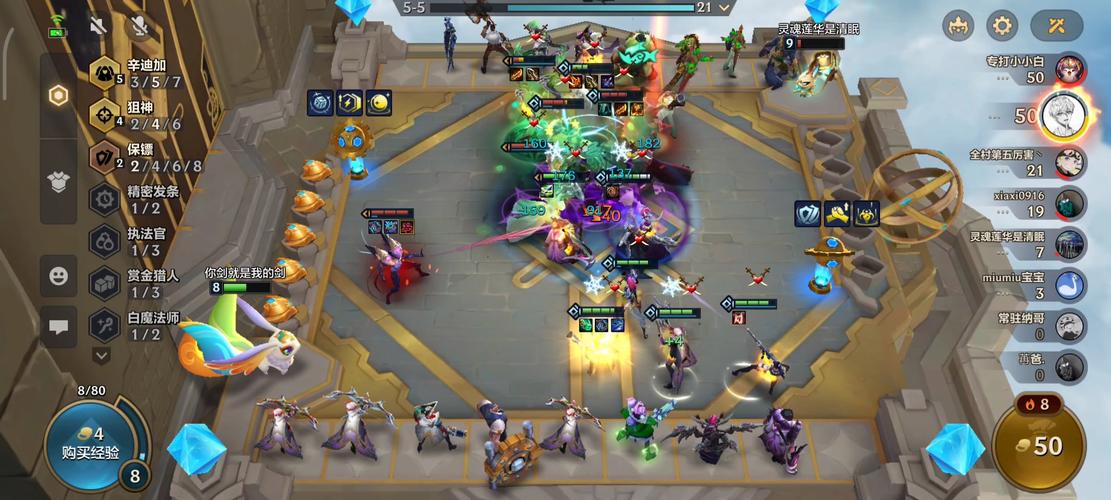The height and width of the screenshot is (500, 1111).
Task: Open the settings gear
Action: click(1001, 25)
